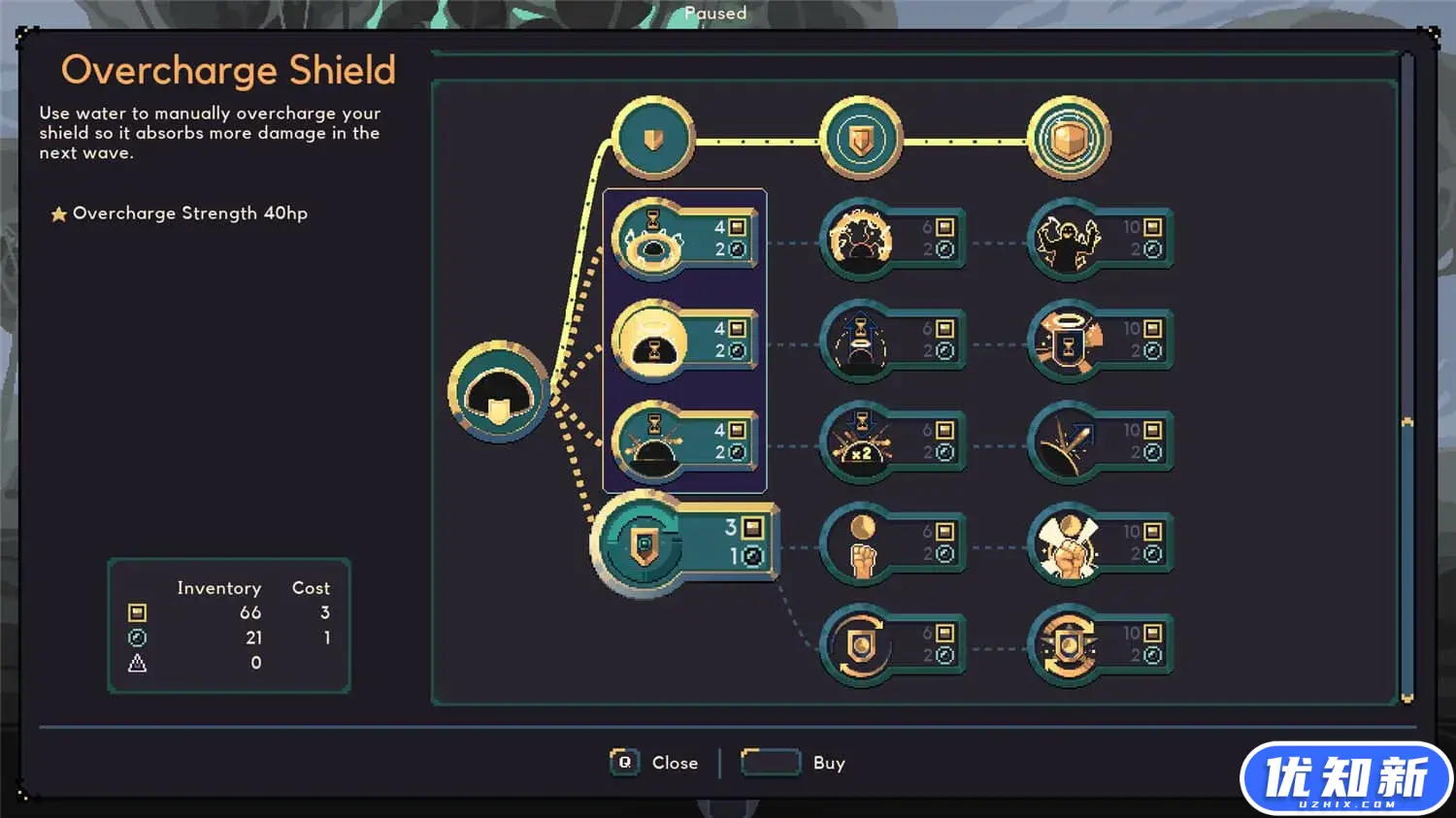The image size is (1456, 818).
Task: Choose the shield with double arrows upgrade
Action: click(x=1069, y=644)
